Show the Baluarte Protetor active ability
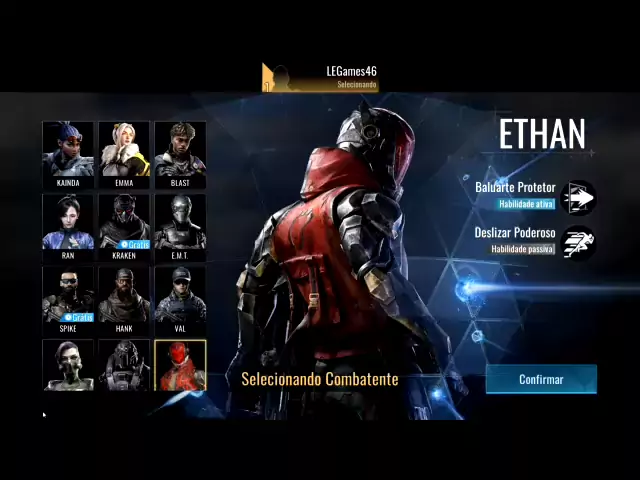Screen dimensions: 640x480 coord(579,197)
